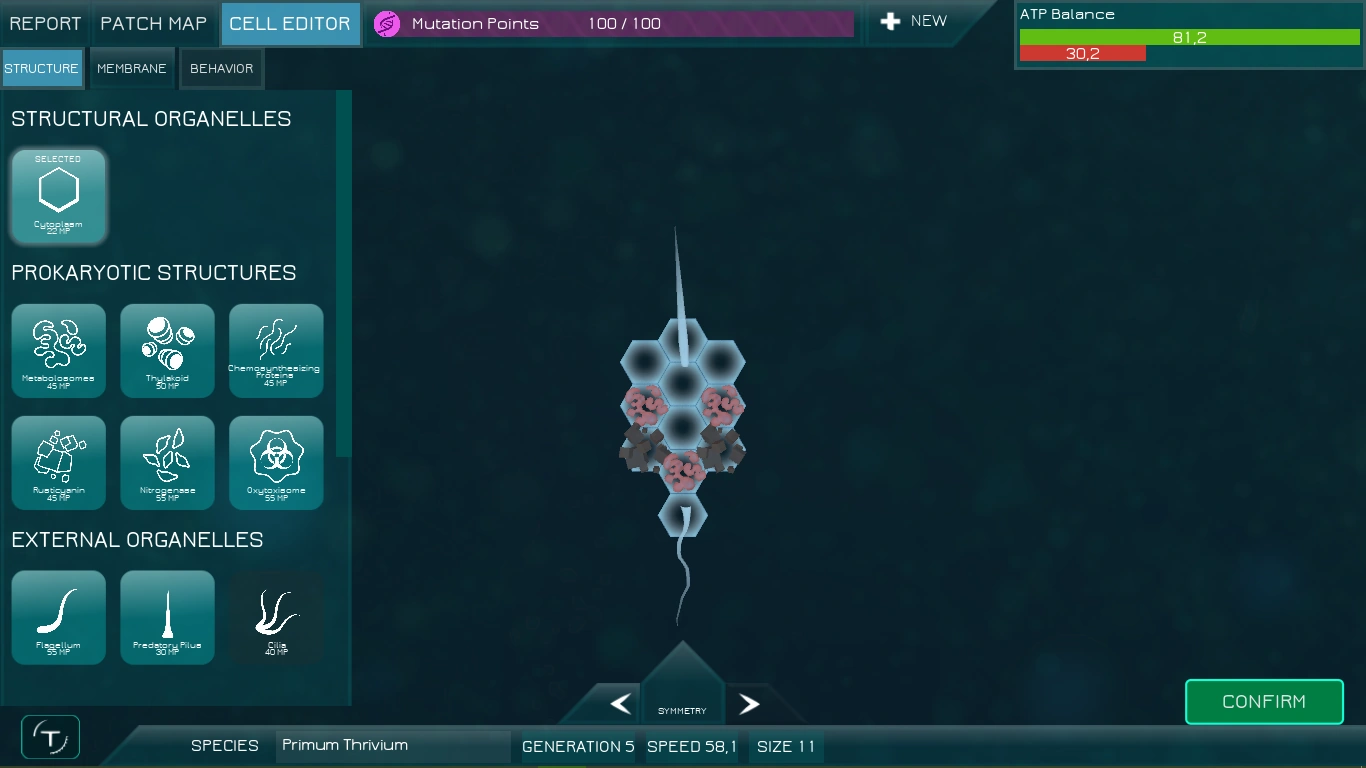Select the Cilia external organelle
The height and width of the screenshot is (768, 1366).
(276, 617)
